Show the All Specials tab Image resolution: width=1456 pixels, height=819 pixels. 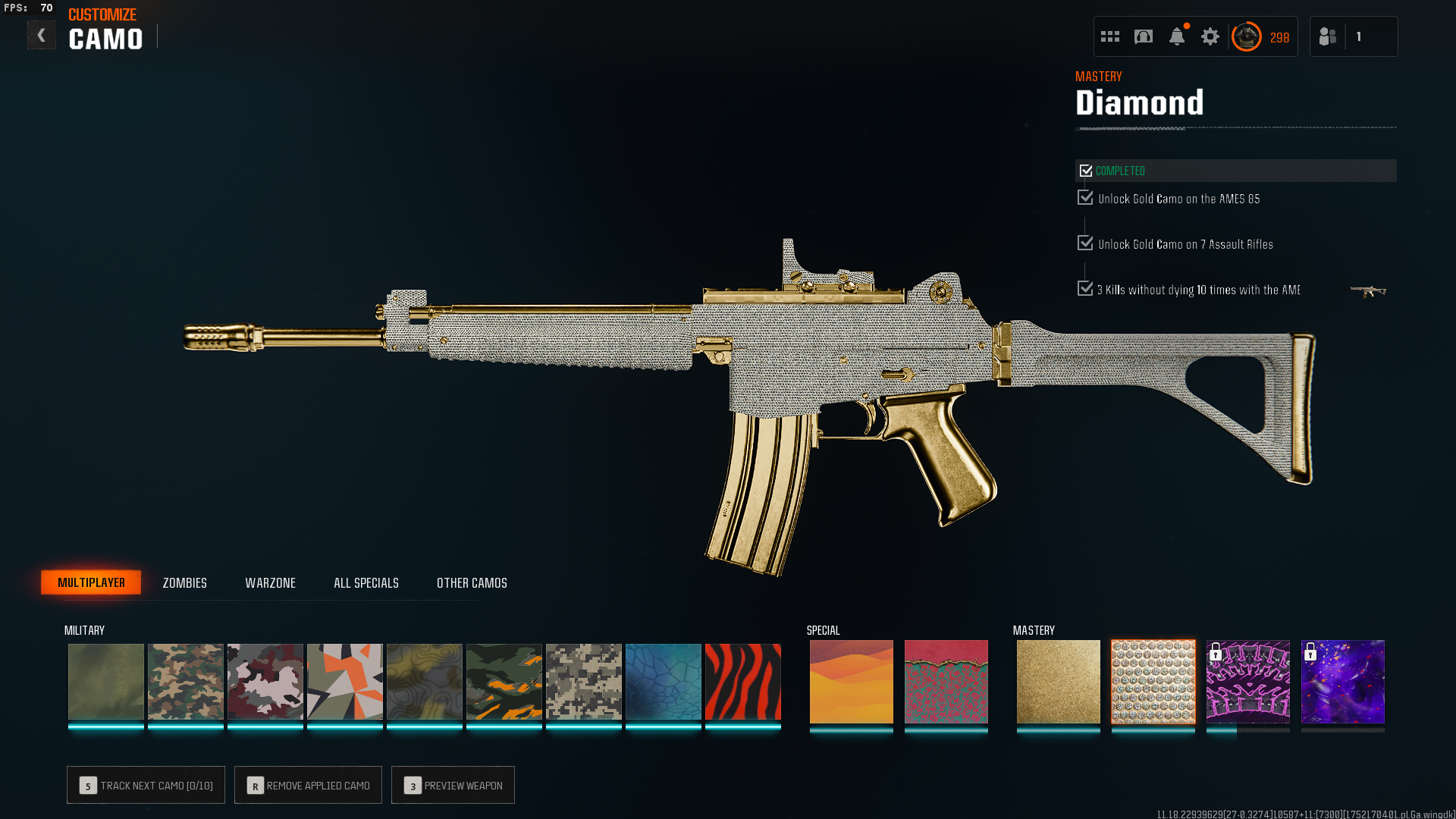click(366, 582)
